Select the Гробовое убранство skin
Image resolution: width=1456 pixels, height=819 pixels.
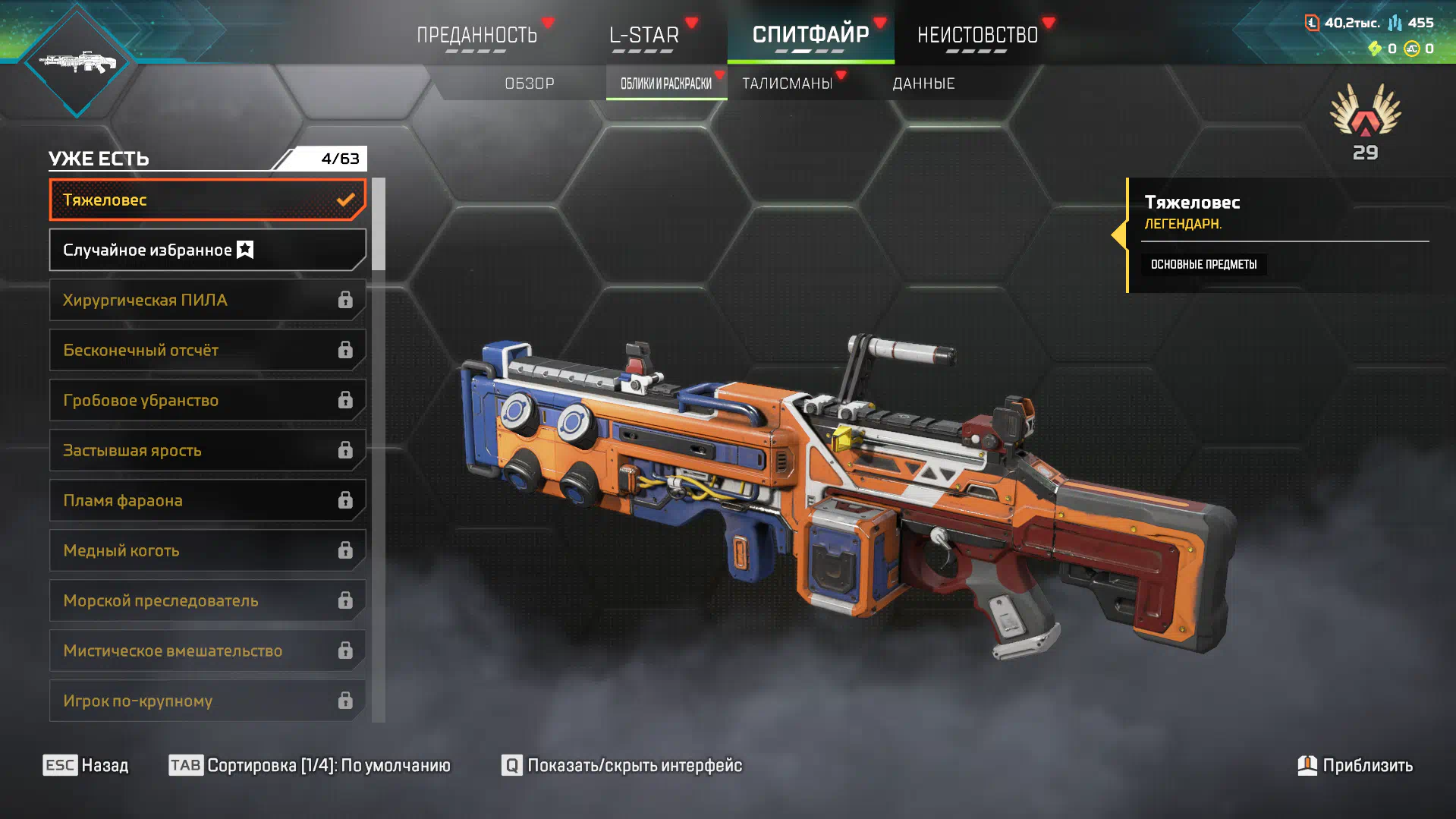pyautogui.click(x=207, y=400)
